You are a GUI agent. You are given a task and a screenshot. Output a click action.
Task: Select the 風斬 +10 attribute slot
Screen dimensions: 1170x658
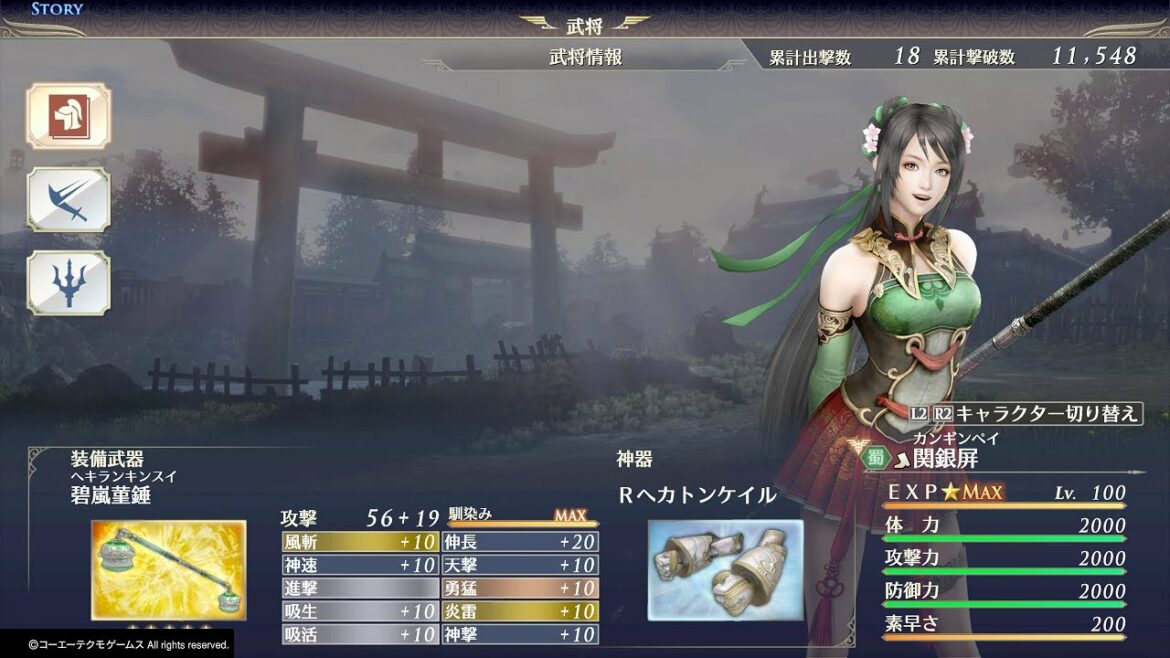point(360,542)
